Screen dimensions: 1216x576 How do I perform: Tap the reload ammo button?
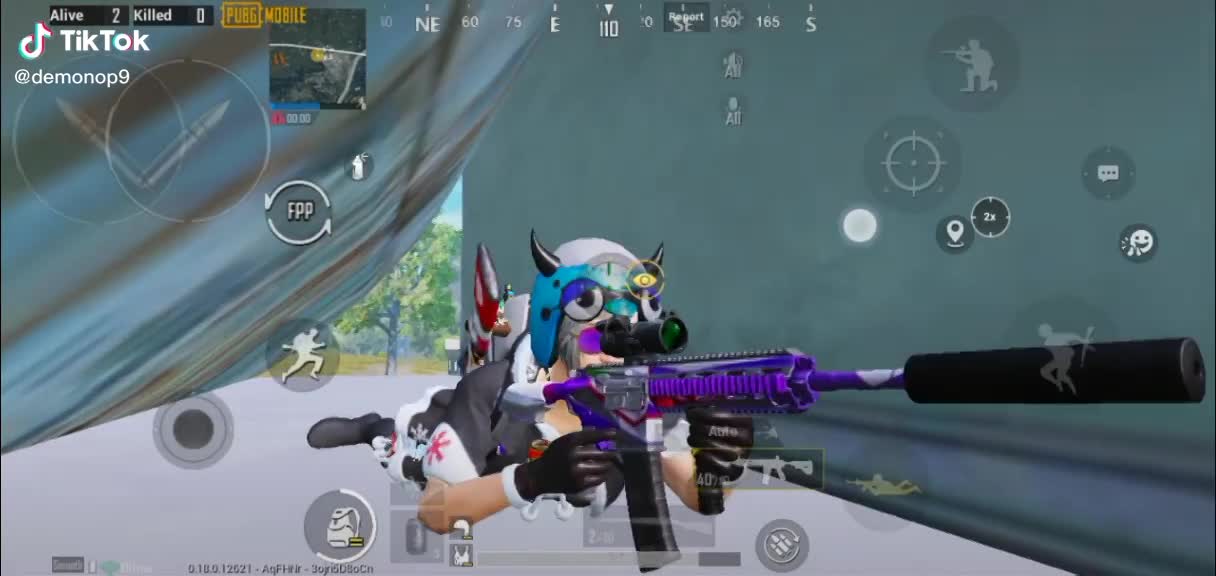point(781,545)
